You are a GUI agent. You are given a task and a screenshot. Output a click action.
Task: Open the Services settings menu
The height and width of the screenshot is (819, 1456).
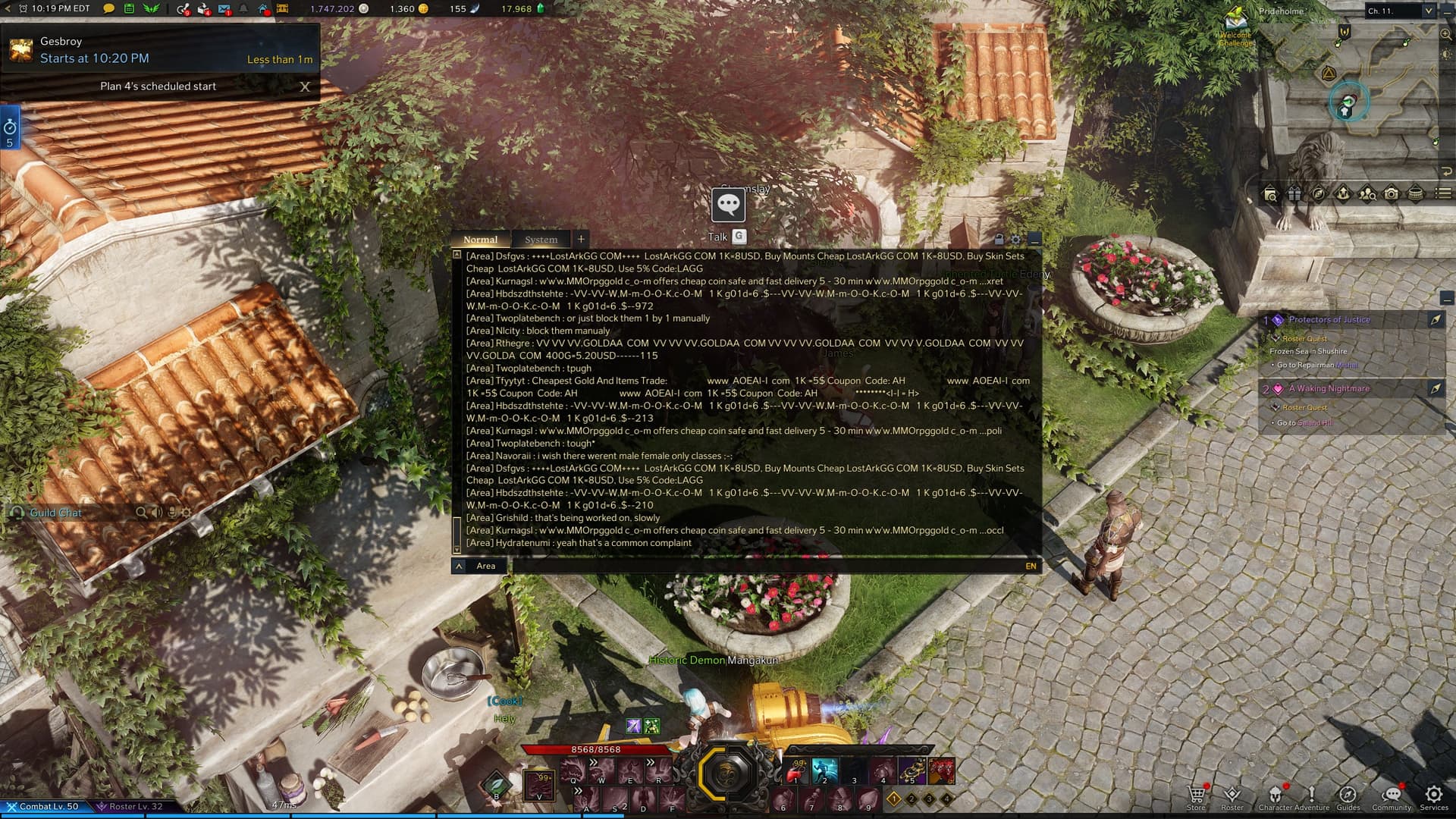click(1433, 795)
